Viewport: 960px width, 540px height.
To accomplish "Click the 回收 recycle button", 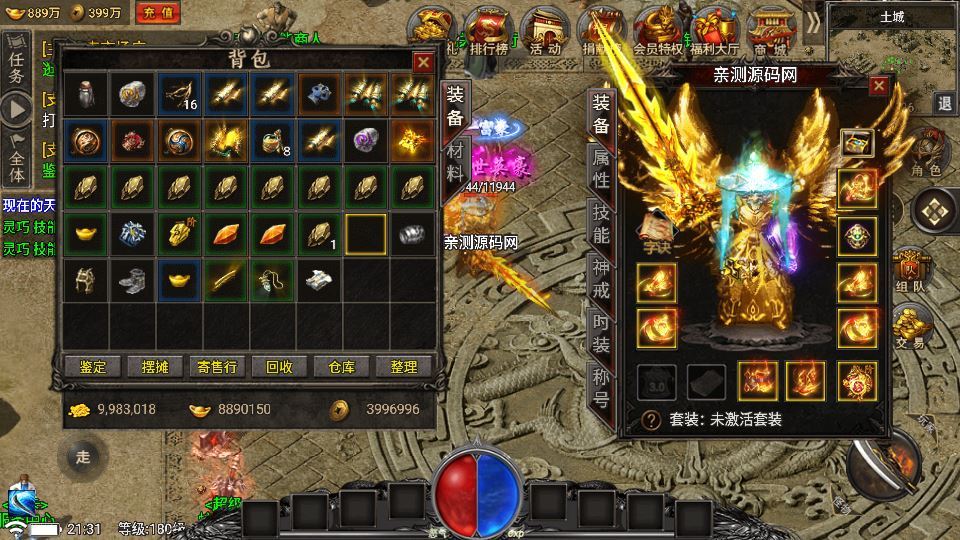I will point(279,367).
